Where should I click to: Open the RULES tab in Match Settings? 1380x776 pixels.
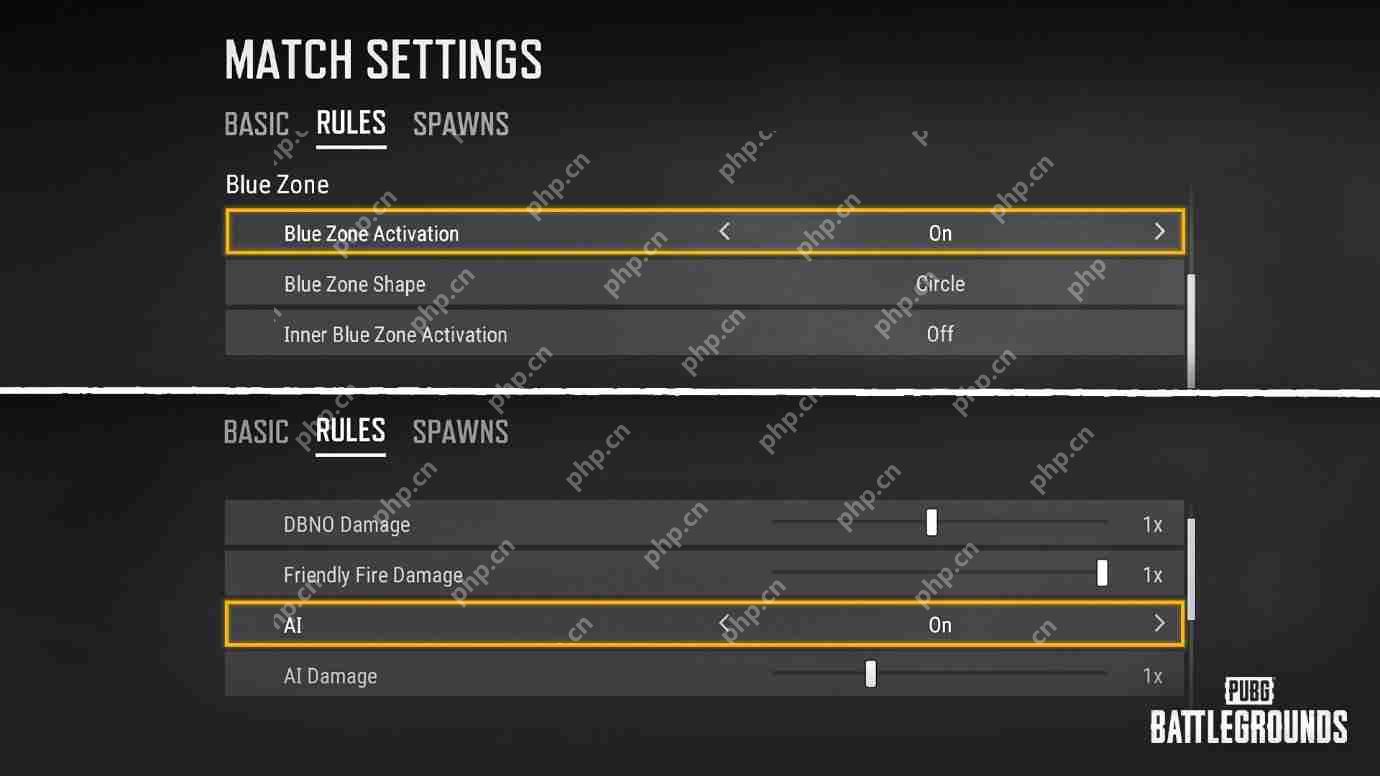[350, 123]
